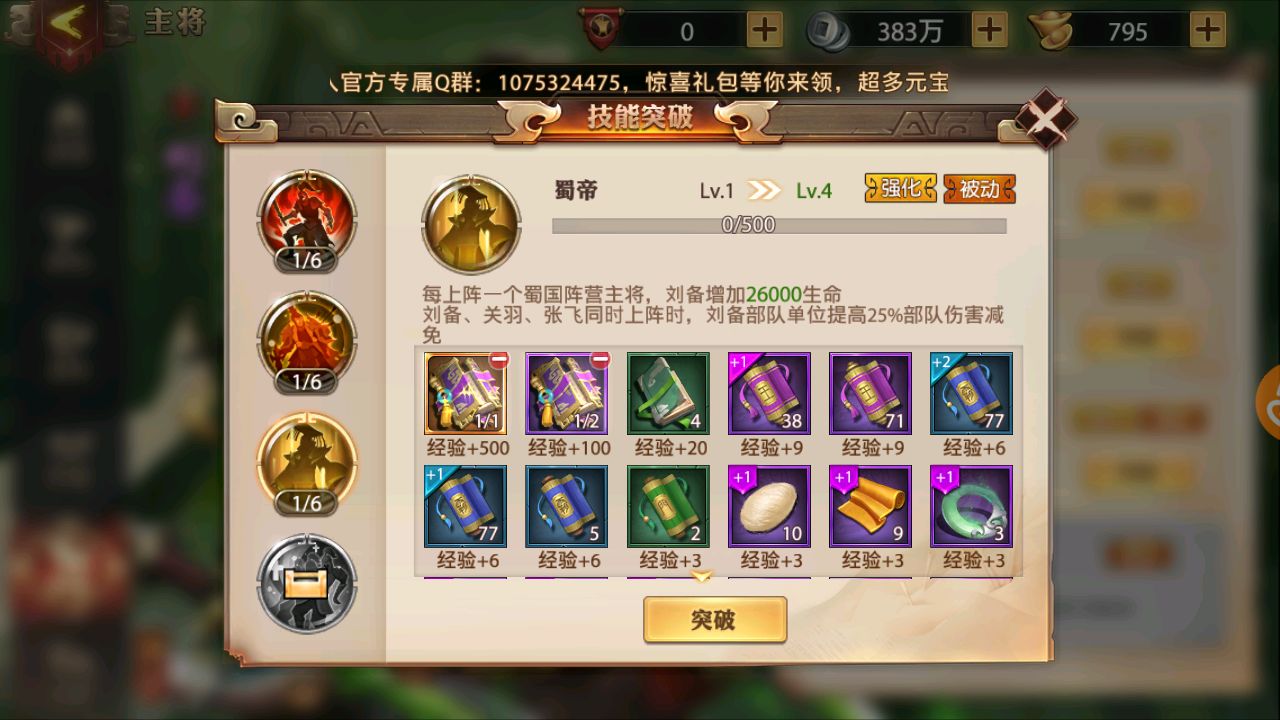Select the jade ring experience item
The image size is (1280, 720).
(971, 505)
